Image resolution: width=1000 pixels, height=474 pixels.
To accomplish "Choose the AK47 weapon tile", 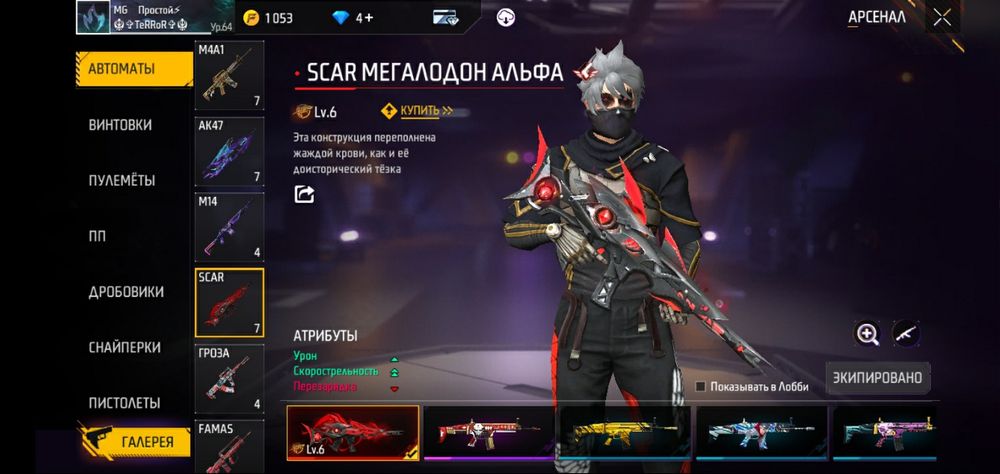I will (229, 151).
